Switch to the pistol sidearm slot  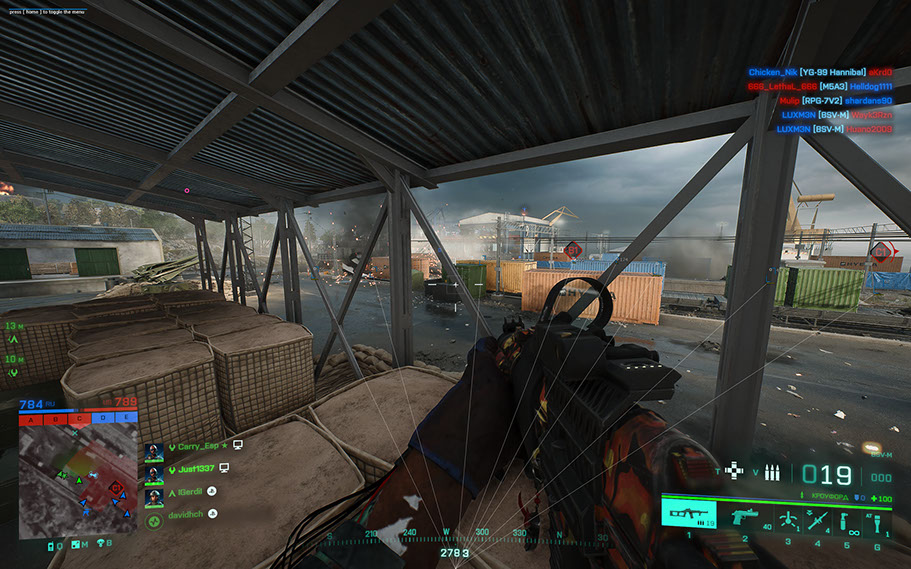click(x=744, y=516)
